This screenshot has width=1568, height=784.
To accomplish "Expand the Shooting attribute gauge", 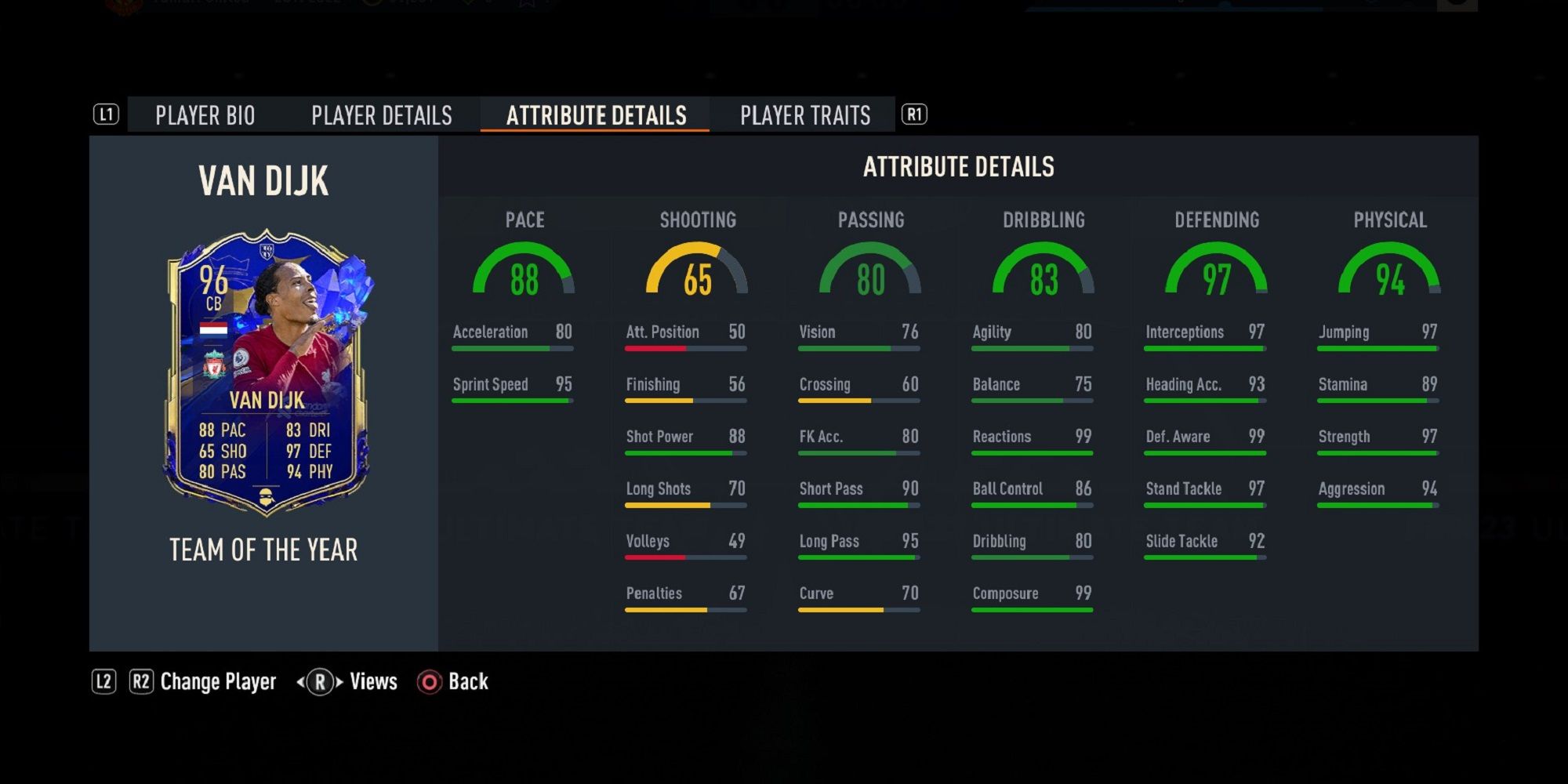I will coord(698,274).
